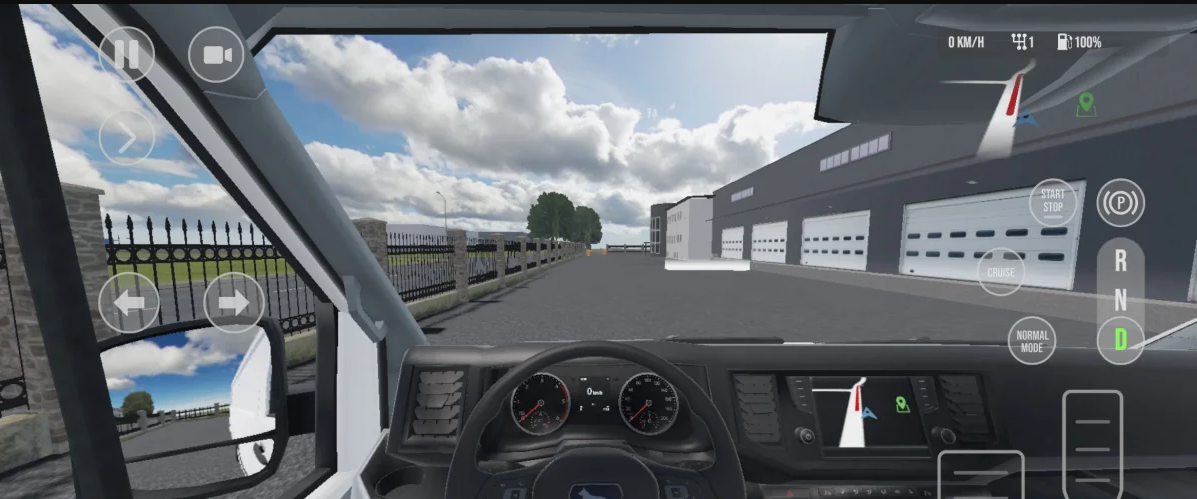Image resolution: width=1197 pixels, height=499 pixels.
Task: Activate cruise control
Action: point(1001,272)
